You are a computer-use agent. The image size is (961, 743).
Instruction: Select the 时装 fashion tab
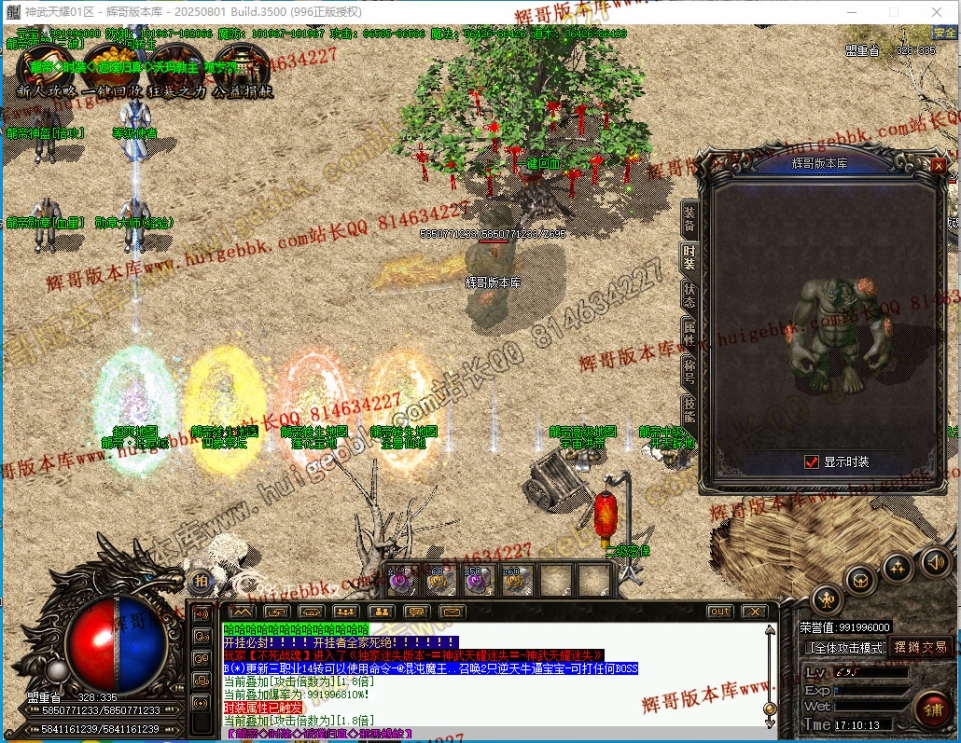pos(689,256)
